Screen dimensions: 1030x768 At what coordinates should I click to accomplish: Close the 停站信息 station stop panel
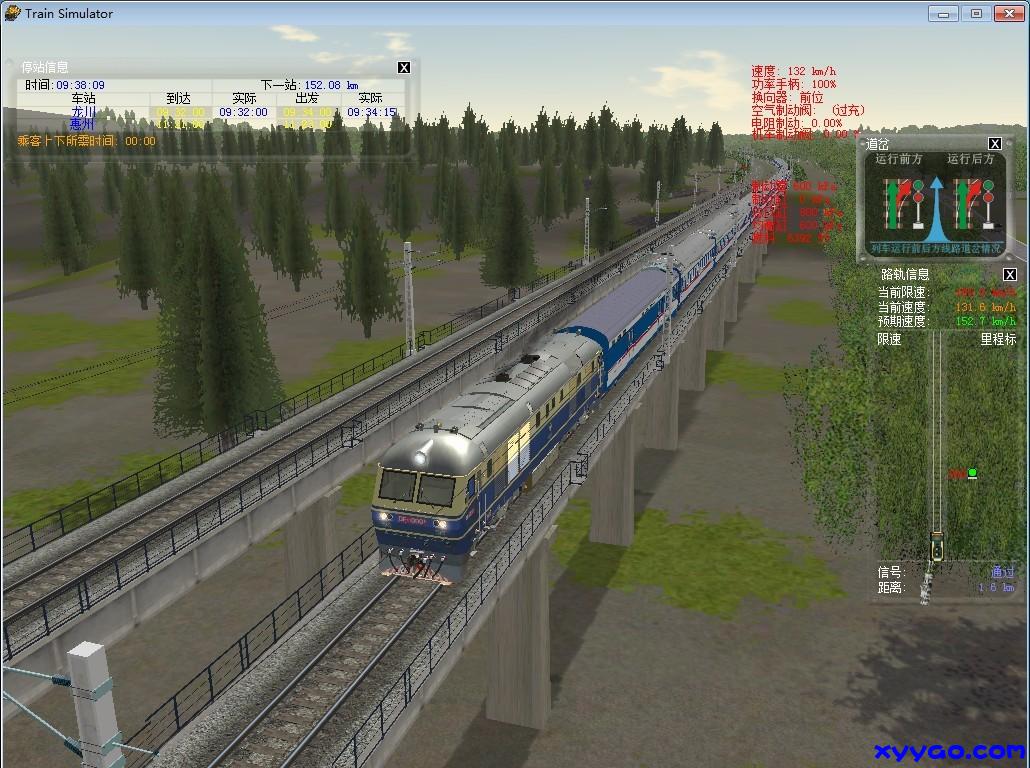[404, 68]
